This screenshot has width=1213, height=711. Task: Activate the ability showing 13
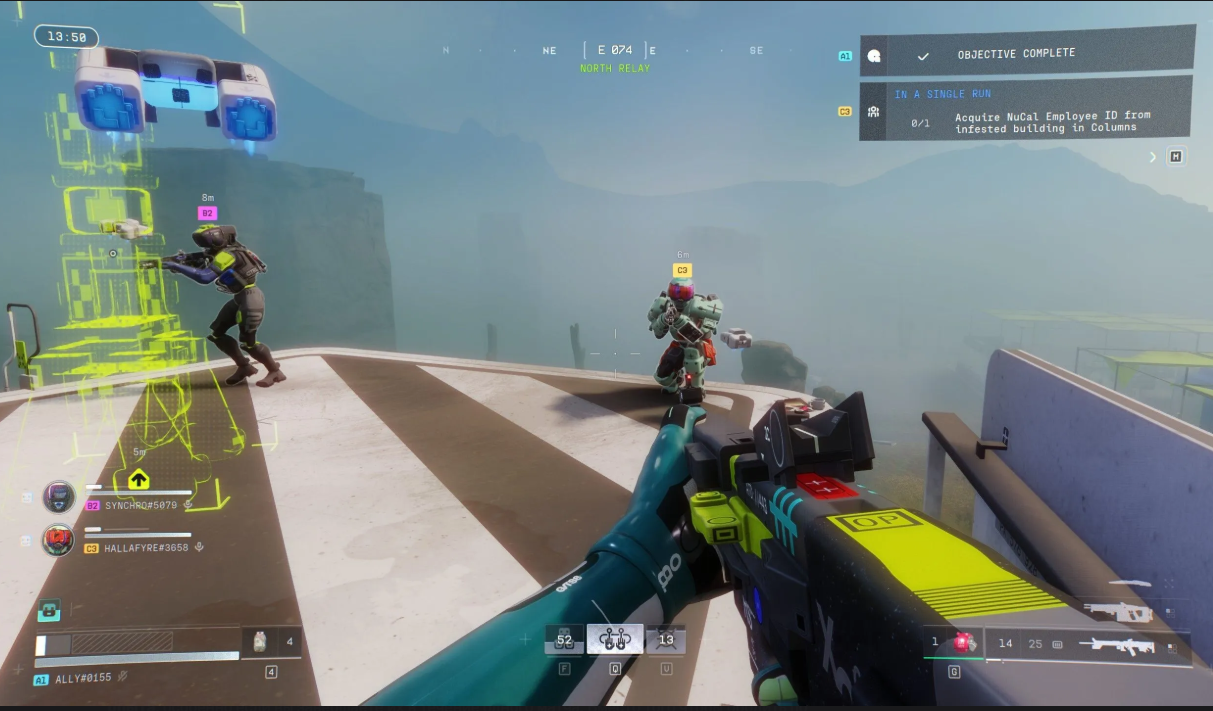666,640
